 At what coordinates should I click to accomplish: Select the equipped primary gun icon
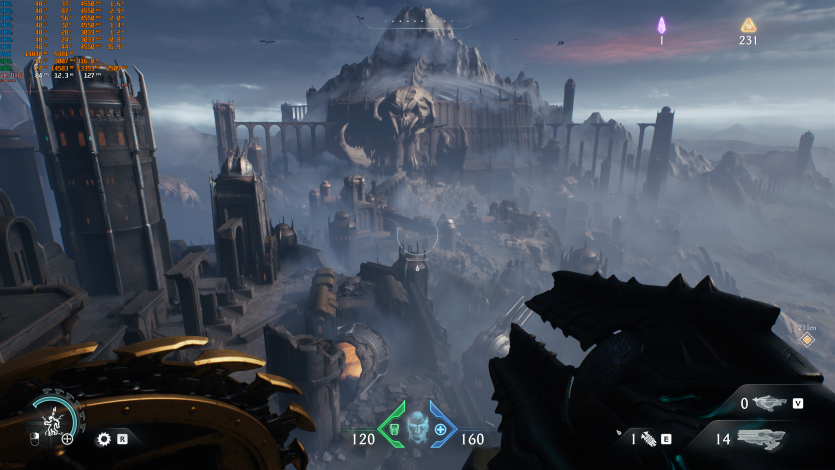[761, 438]
